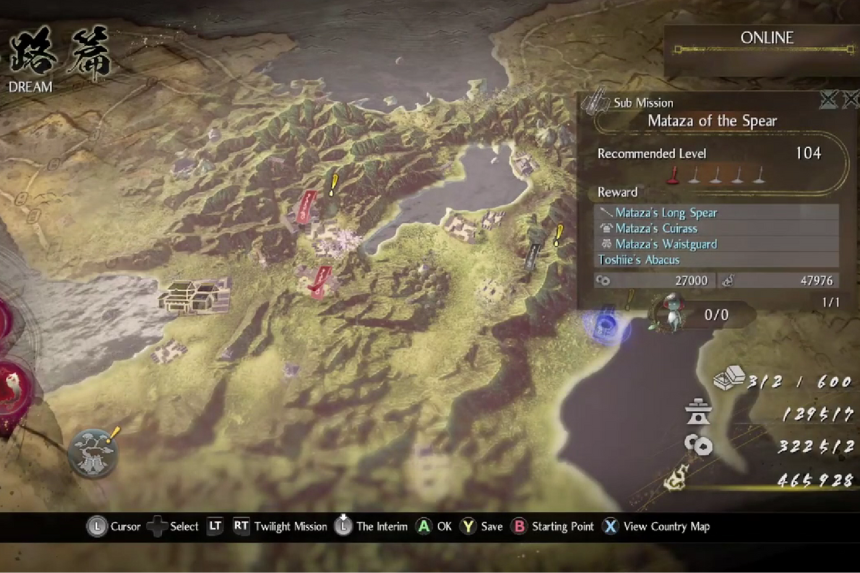Select the Mataza of the Spear mission title

point(712,121)
